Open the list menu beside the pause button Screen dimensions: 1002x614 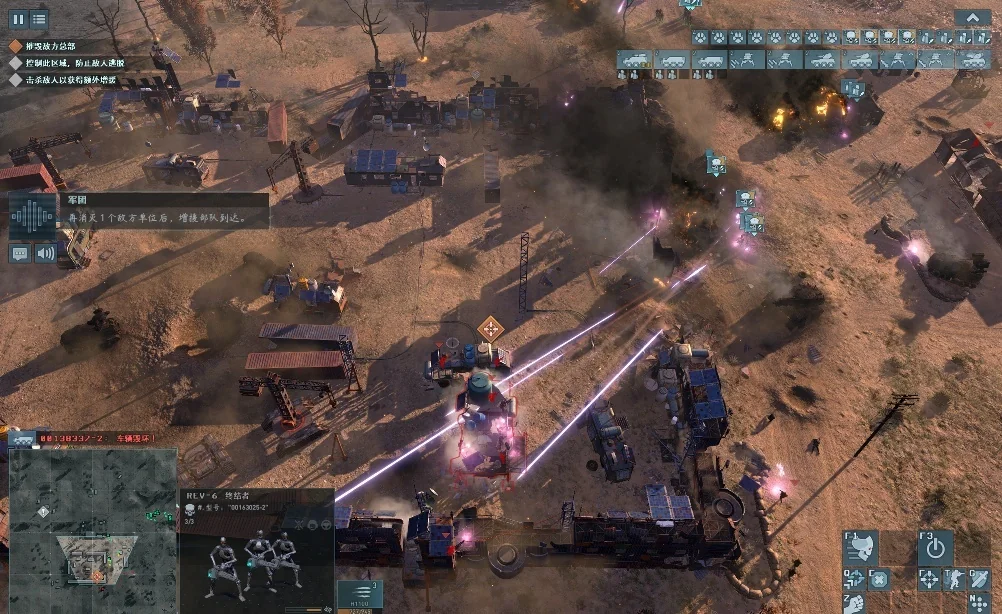(39, 18)
